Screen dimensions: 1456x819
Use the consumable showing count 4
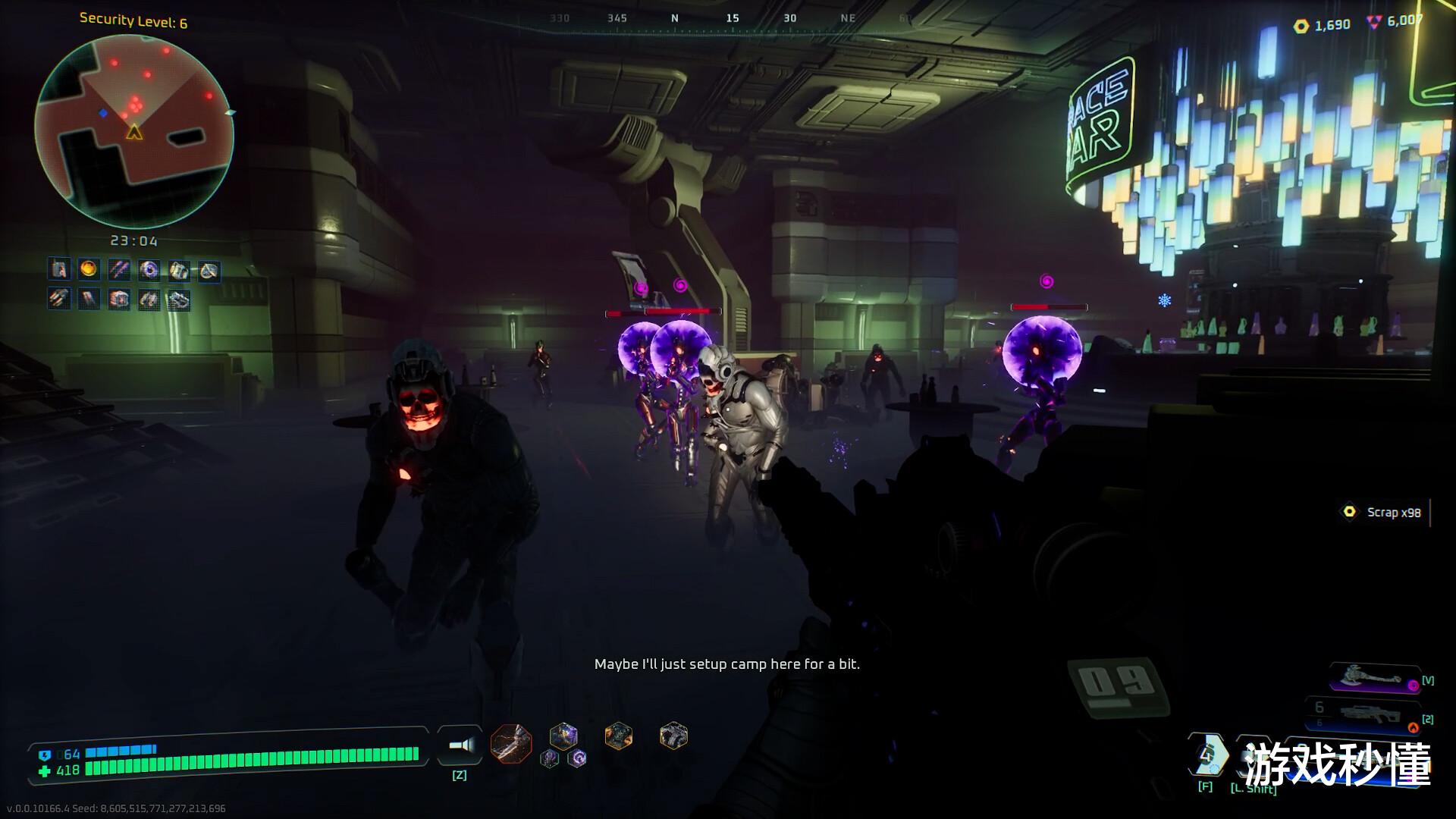tap(1207, 754)
